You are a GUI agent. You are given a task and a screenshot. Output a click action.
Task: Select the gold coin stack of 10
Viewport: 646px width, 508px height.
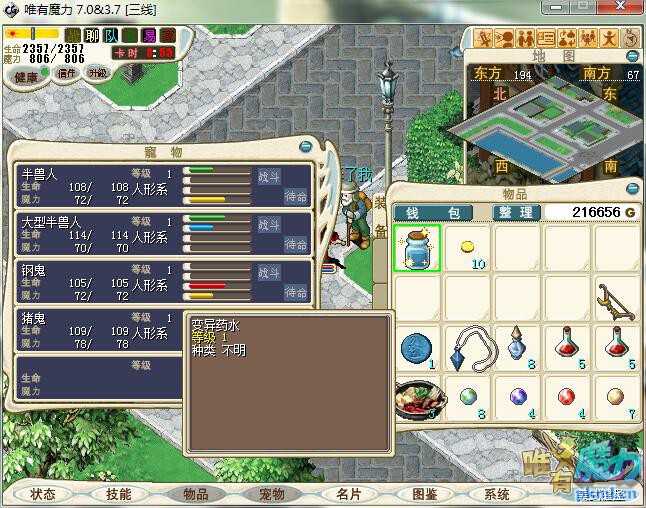[x=467, y=249]
